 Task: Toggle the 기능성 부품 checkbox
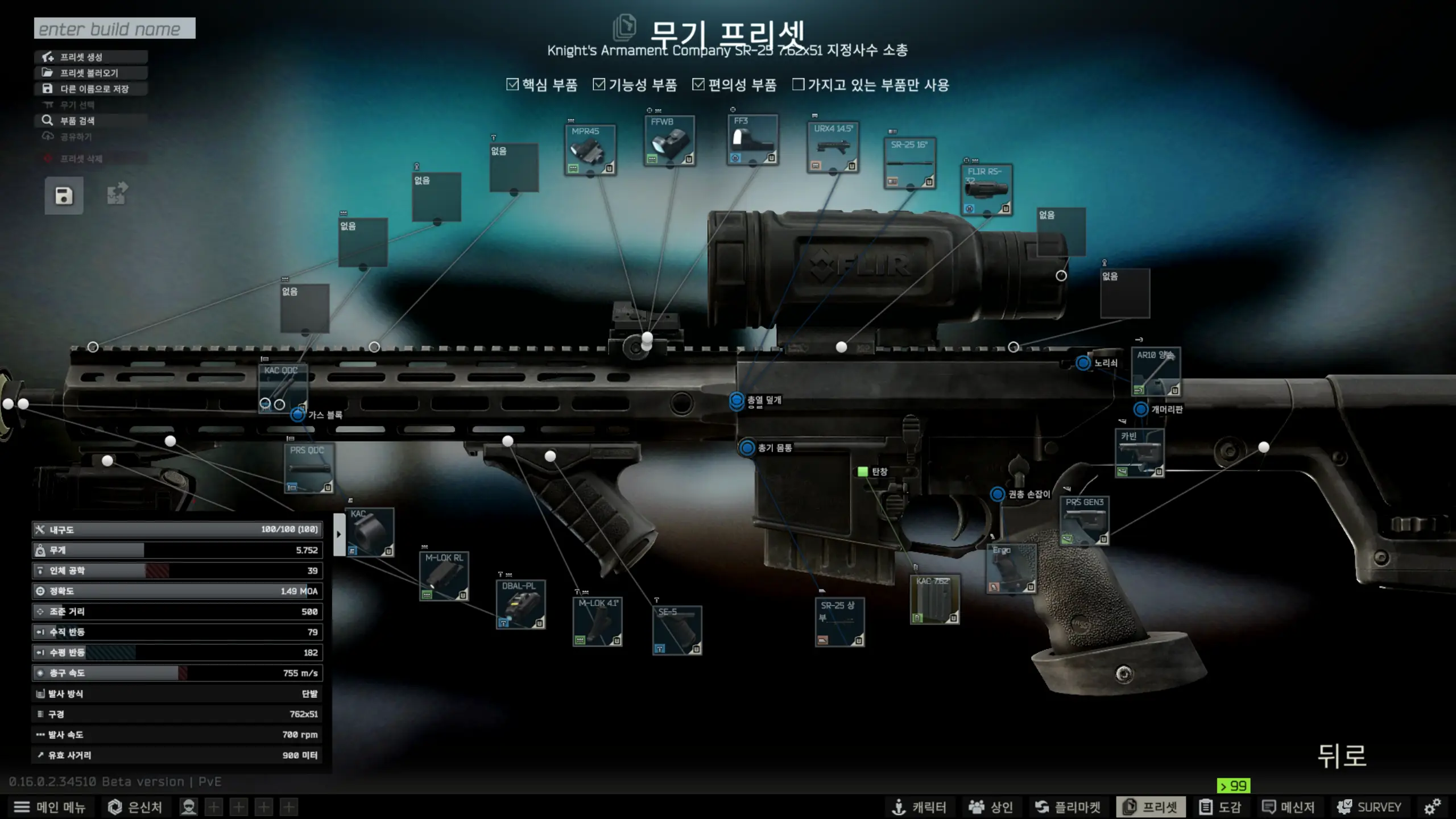coord(599,85)
